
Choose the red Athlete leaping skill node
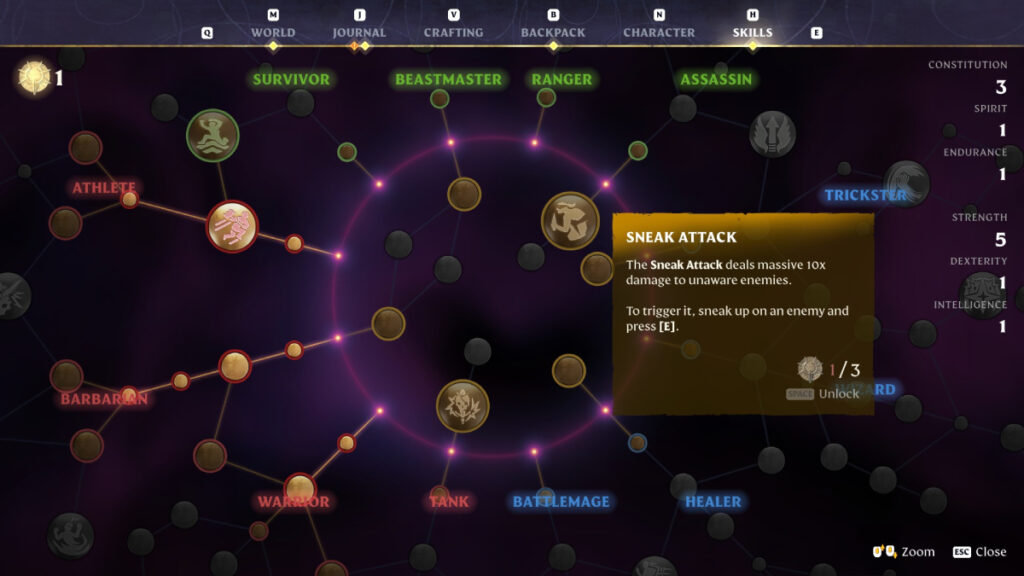[x=232, y=226]
